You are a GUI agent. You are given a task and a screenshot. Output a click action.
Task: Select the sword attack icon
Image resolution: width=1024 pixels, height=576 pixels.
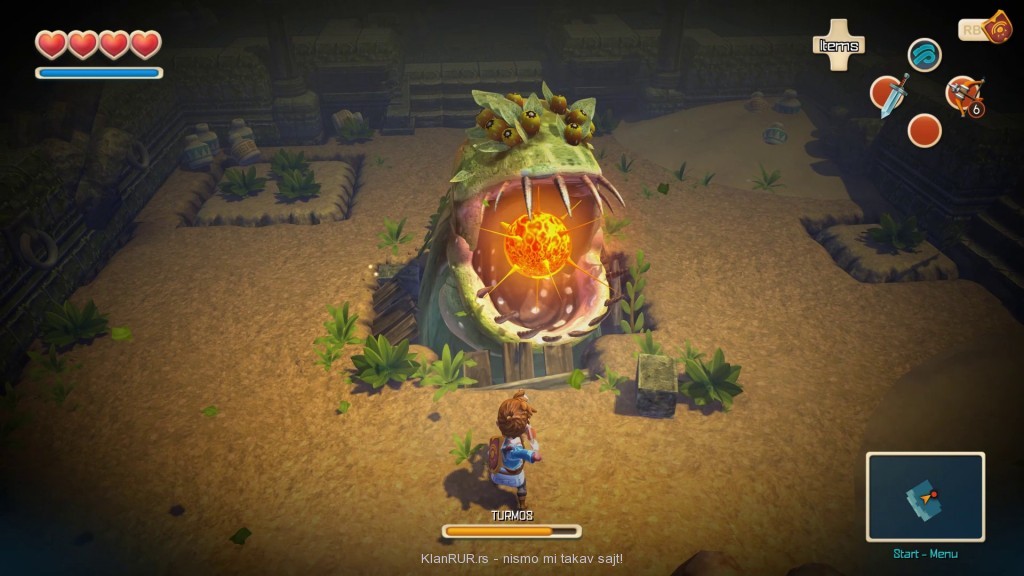889,95
